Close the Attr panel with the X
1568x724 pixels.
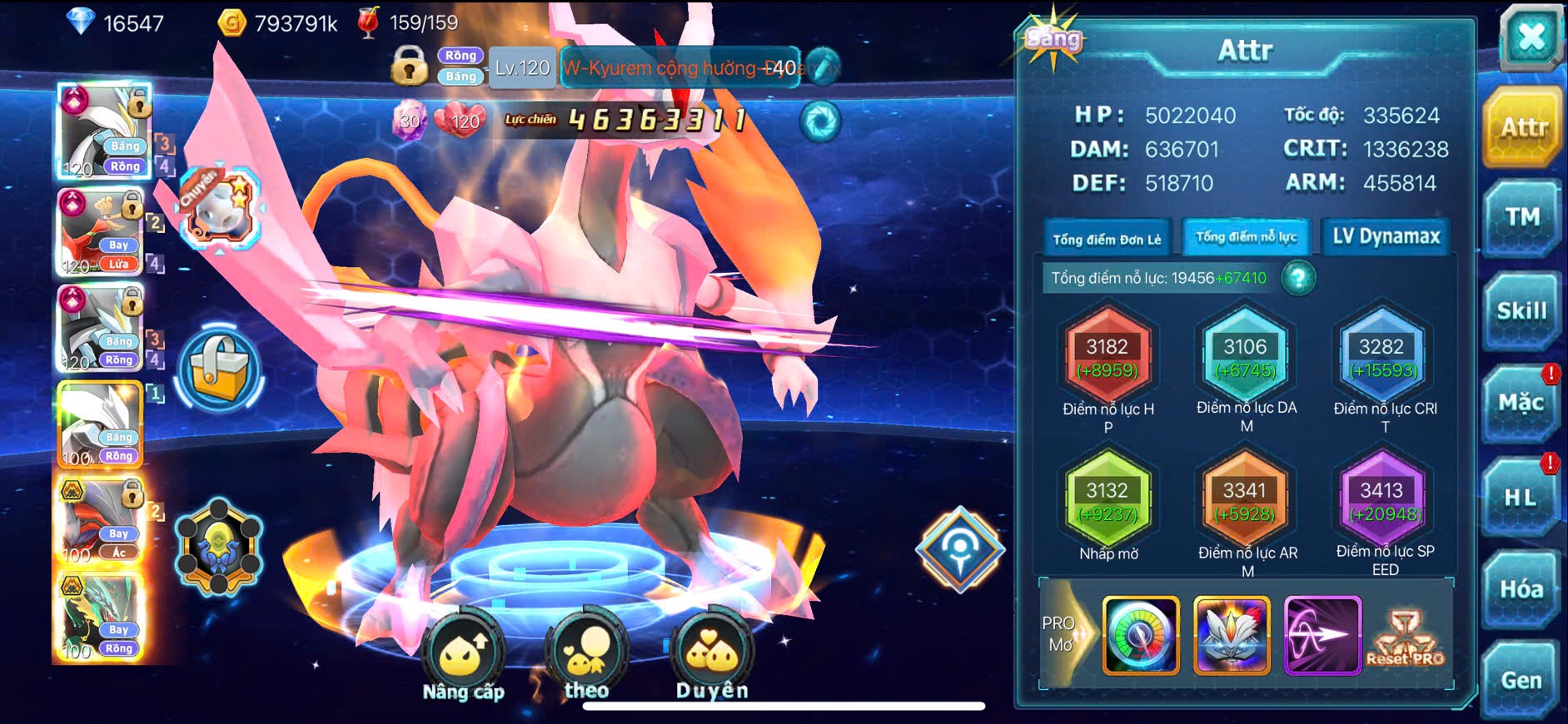point(1531,39)
